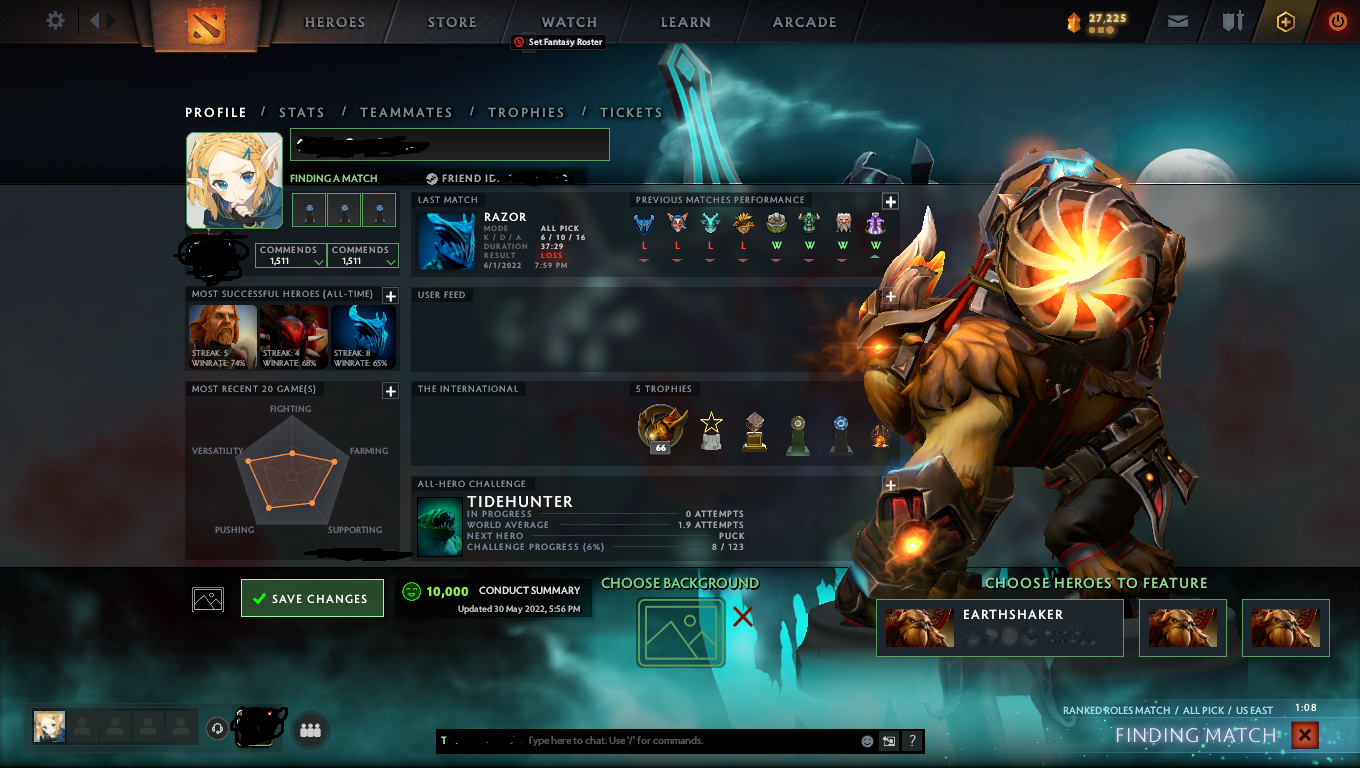
Task: Click the conduct summary smiley icon
Action: coord(414,591)
